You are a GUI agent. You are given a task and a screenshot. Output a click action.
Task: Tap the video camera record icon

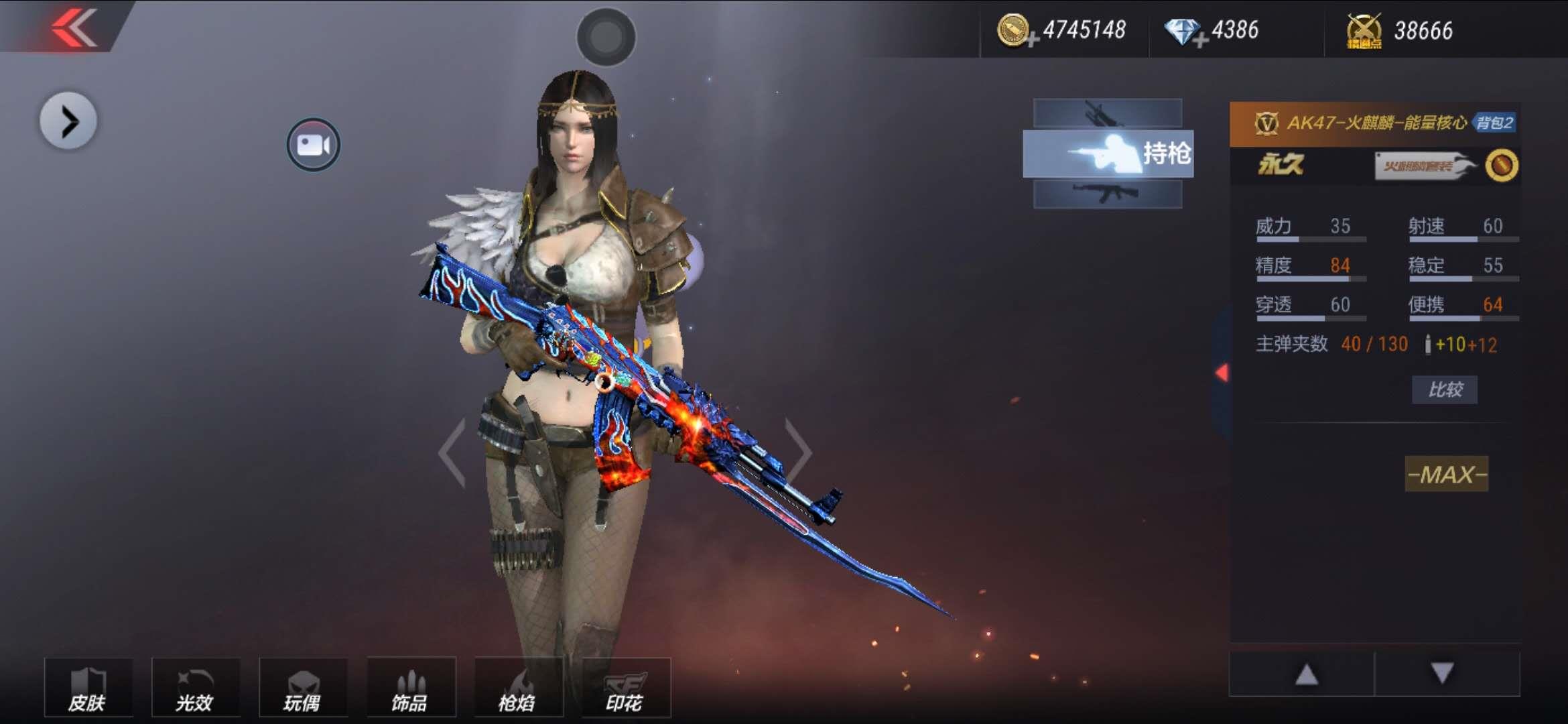313,144
